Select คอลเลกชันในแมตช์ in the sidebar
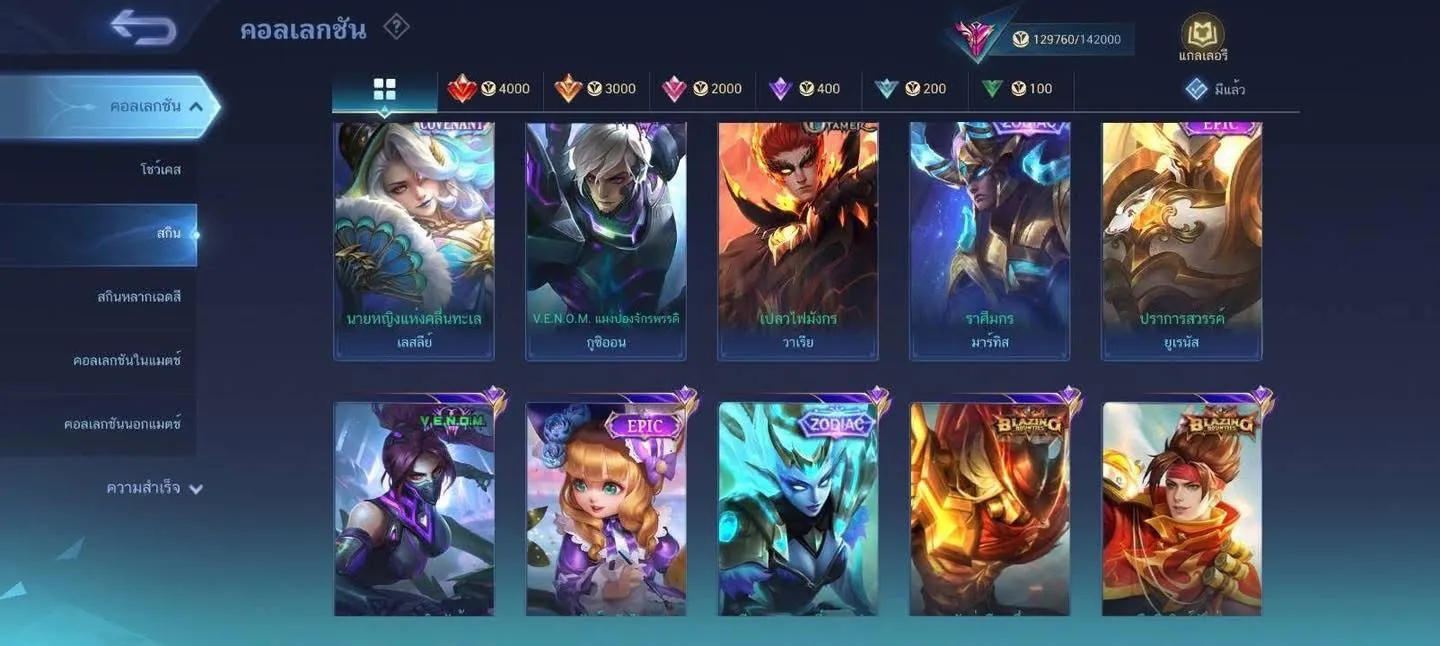Image resolution: width=1440 pixels, height=646 pixels. click(126, 360)
